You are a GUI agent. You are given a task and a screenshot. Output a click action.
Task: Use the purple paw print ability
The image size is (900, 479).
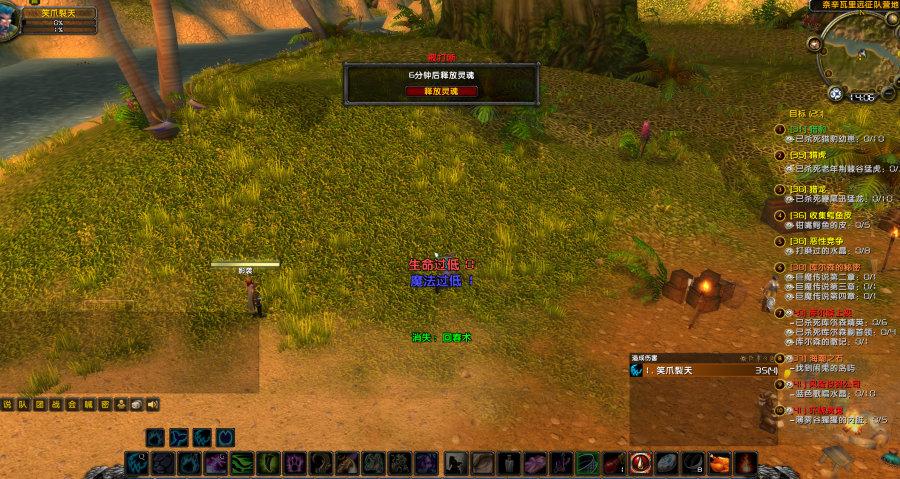pyautogui.click(x=294, y=463)
